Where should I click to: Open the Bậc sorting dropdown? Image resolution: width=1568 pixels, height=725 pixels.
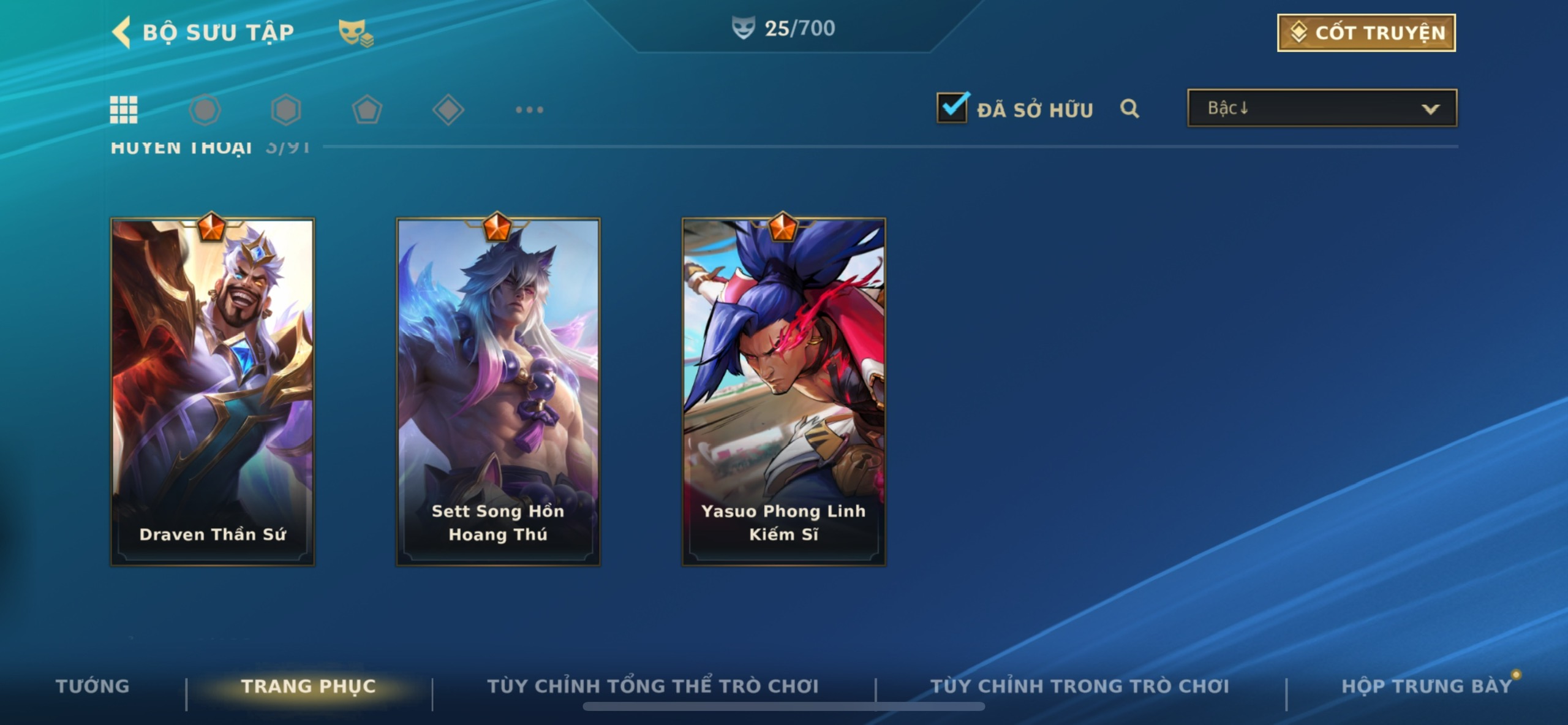pos(1322,108)
